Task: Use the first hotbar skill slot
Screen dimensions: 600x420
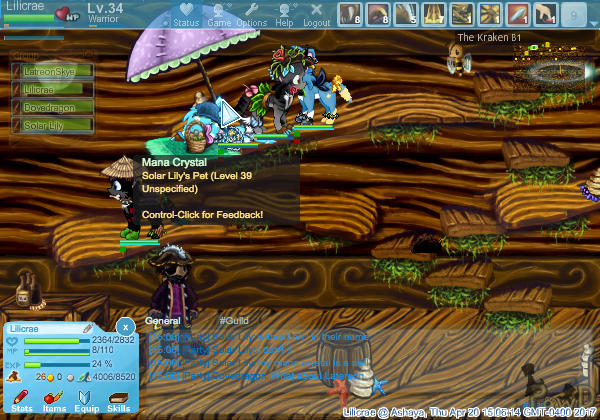Action: (350, 14)
